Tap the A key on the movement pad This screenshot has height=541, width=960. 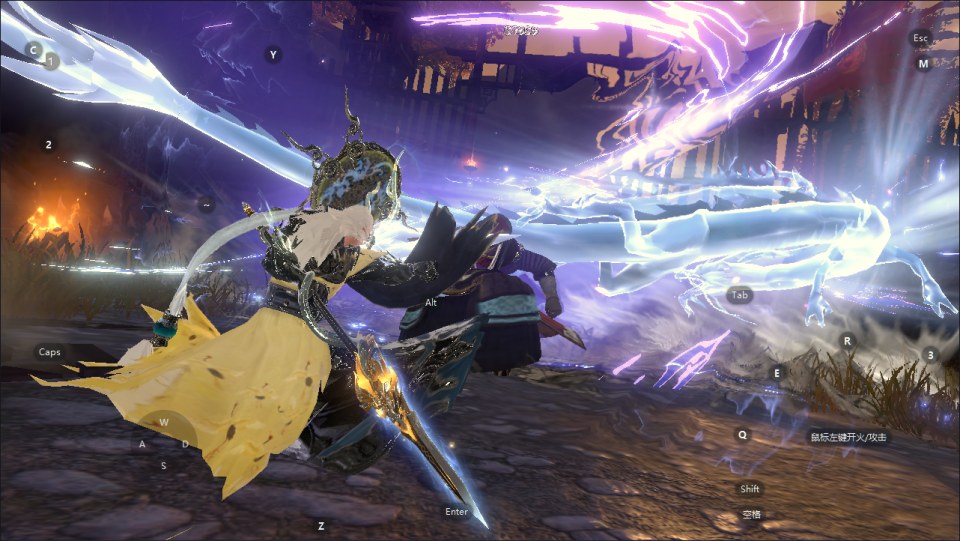click(x=142, y=444)
